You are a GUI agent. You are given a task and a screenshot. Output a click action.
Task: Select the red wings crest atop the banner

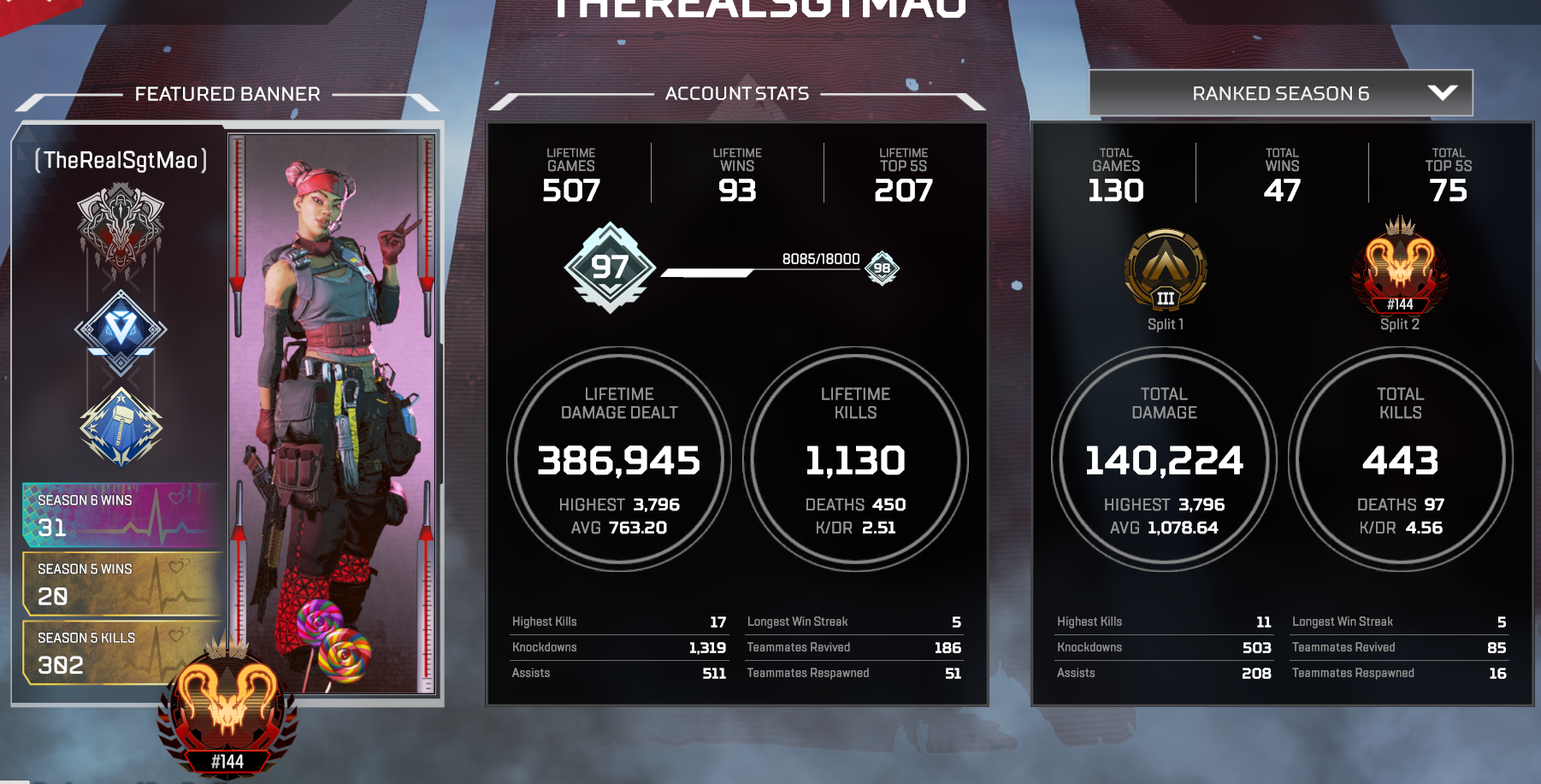pyautogui.click(x=122, y=231)
